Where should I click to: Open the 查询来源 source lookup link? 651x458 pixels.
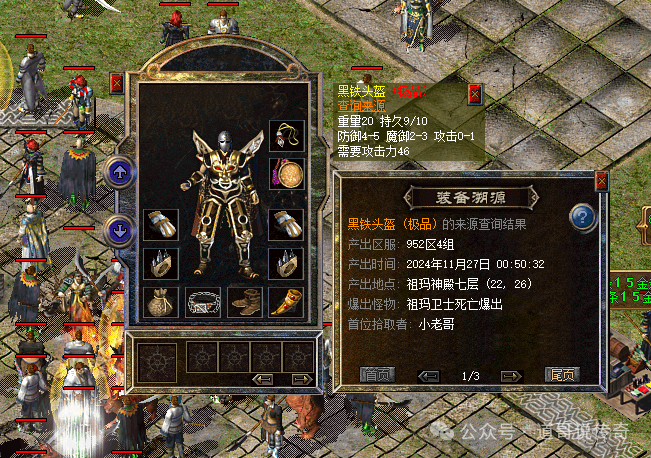pos(360,105)
